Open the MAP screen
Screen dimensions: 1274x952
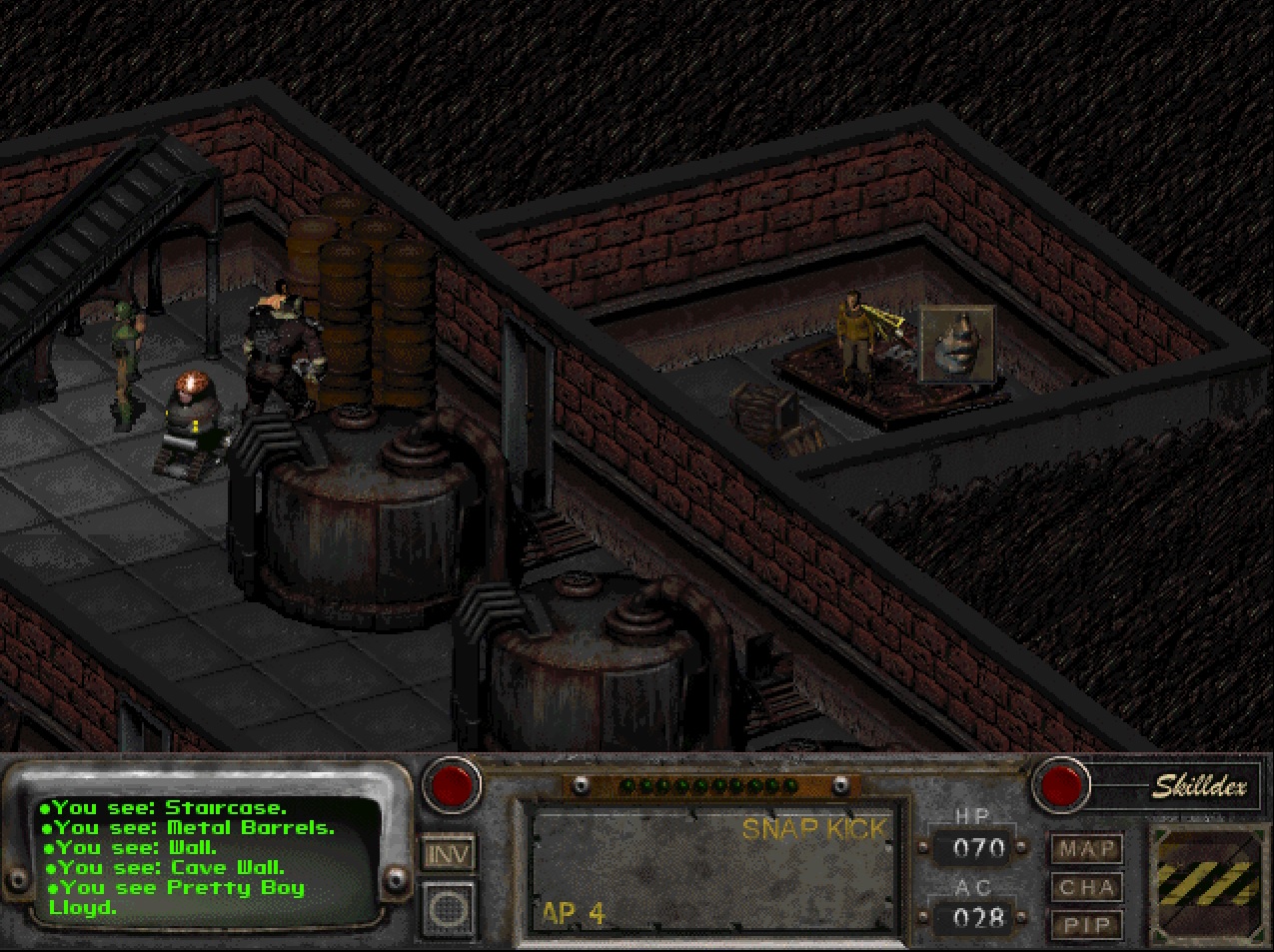tap(1085, 849)
